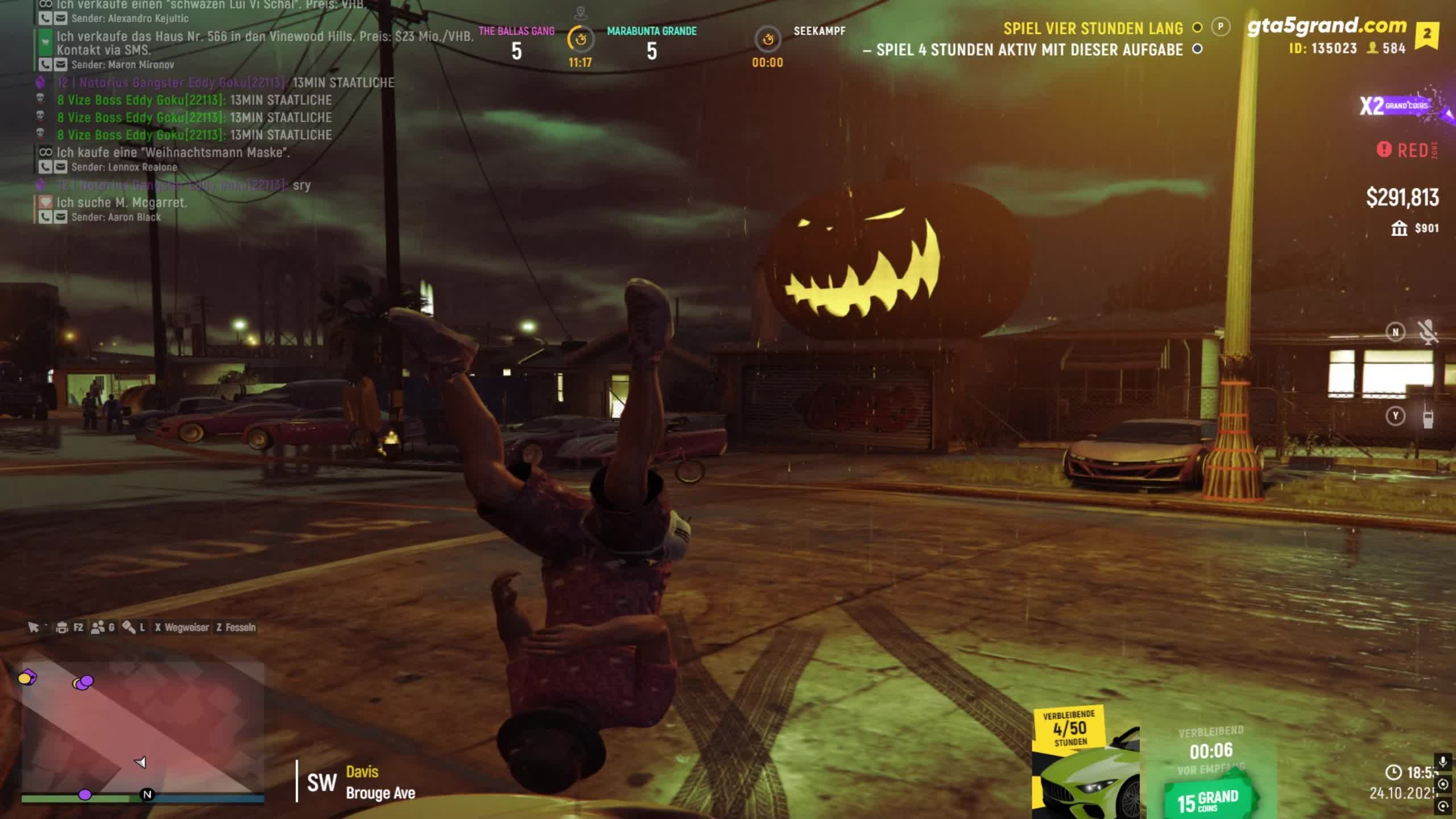
Task: Click the minimap
Action: (142, 728)
